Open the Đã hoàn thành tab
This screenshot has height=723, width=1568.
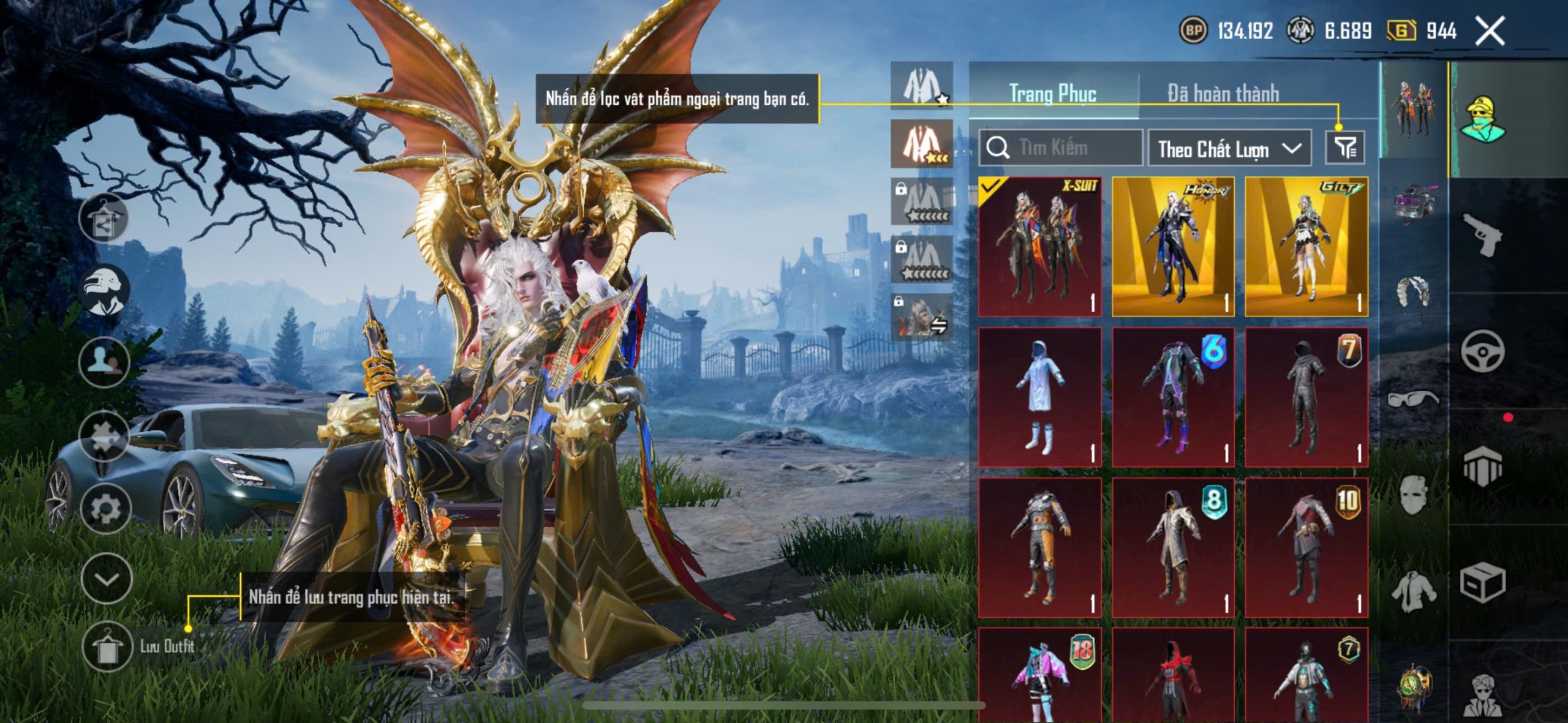click(x=1223, y=94)
